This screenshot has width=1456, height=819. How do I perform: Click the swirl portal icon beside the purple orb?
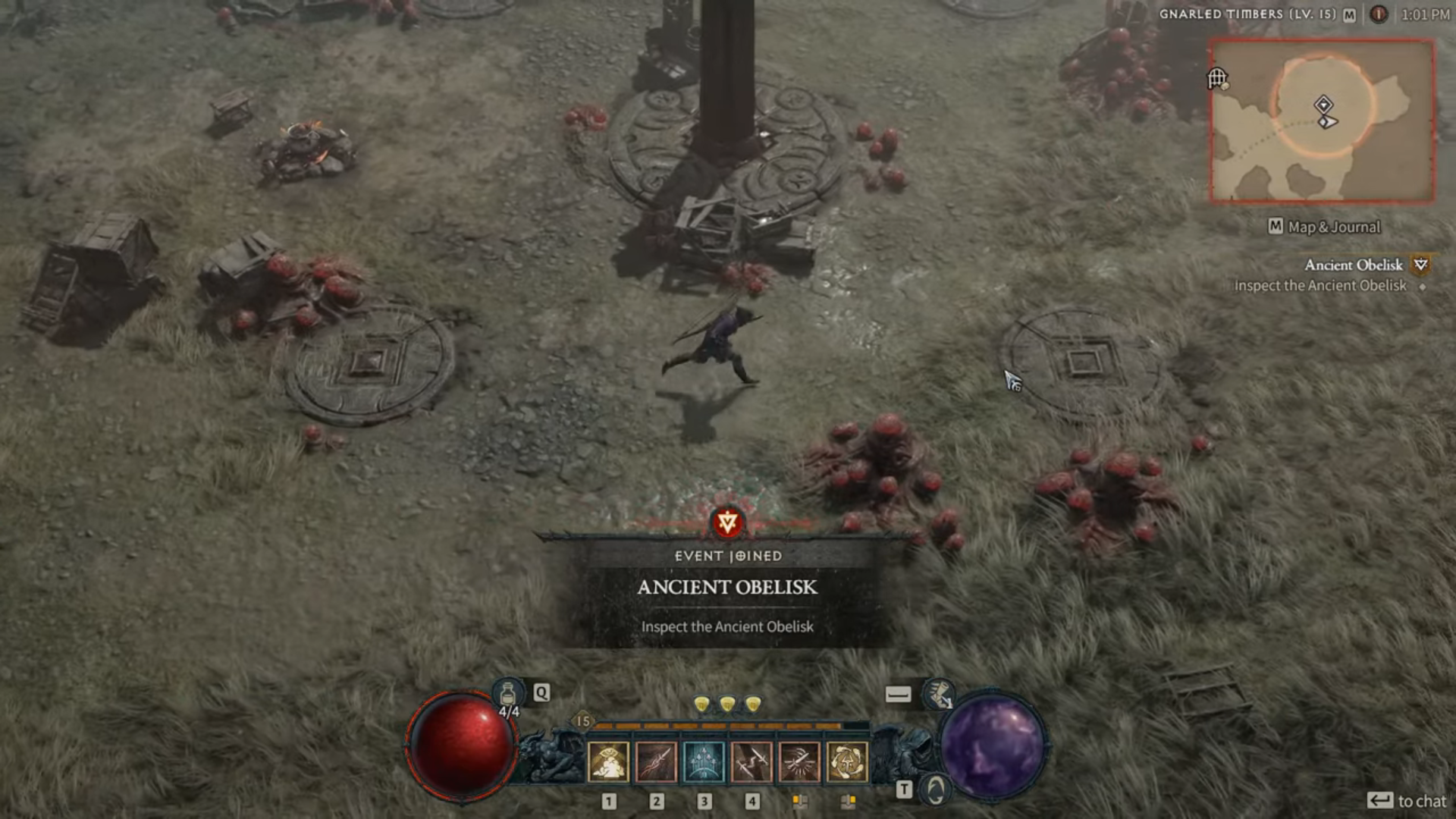[x=936, y=790]
